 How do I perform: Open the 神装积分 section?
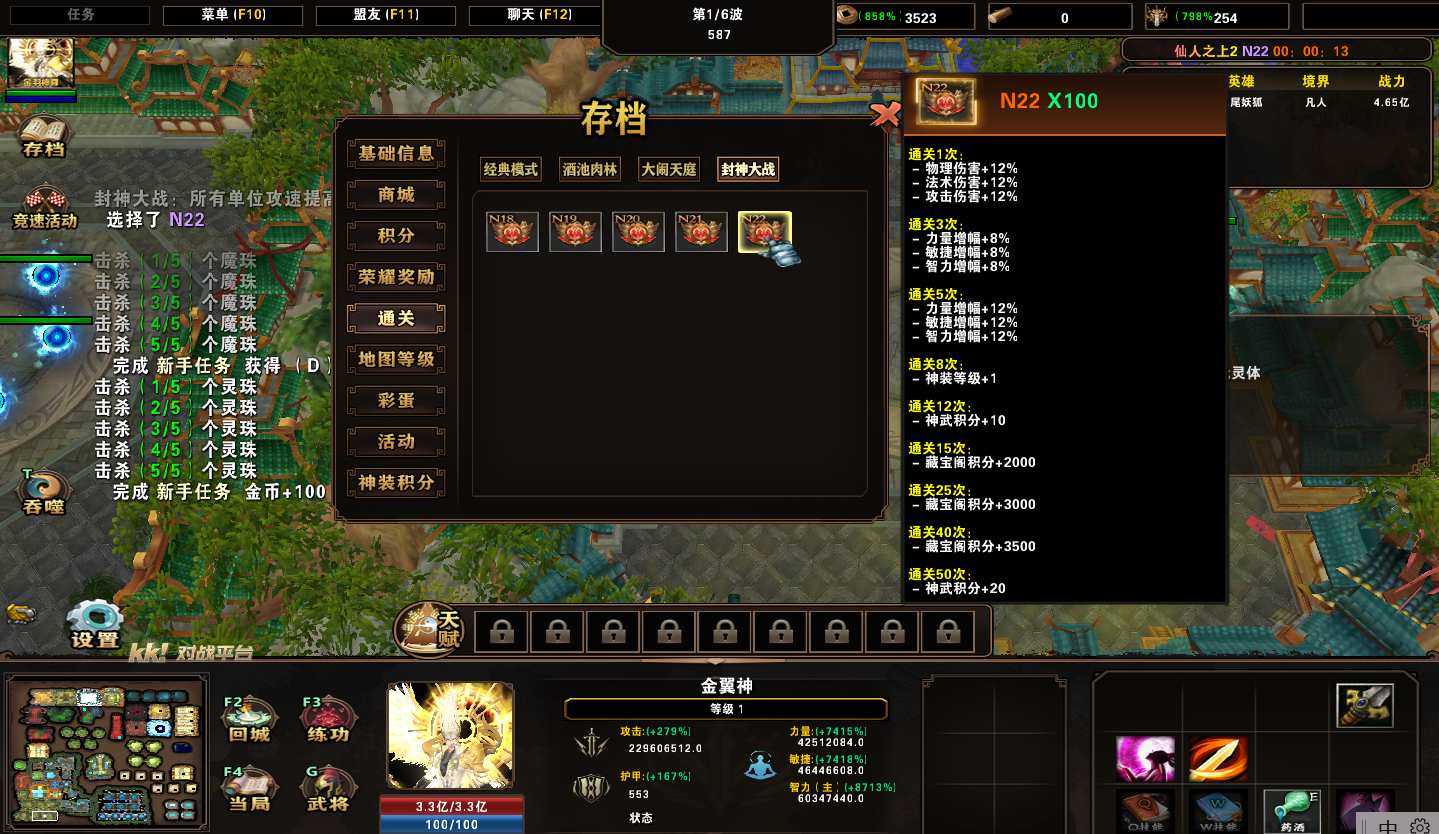tap(396, 483)
